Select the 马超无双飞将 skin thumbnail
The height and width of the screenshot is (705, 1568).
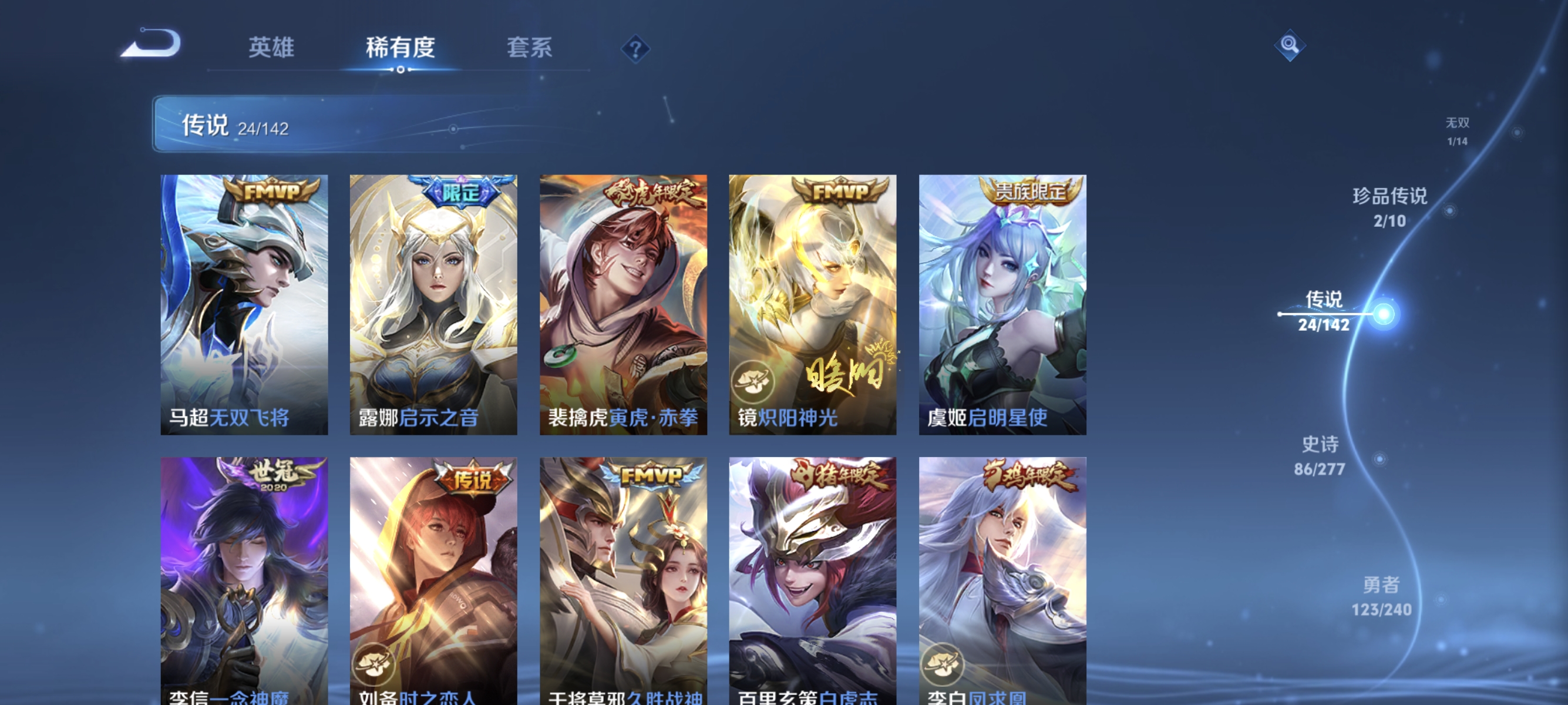coord(243,303)
